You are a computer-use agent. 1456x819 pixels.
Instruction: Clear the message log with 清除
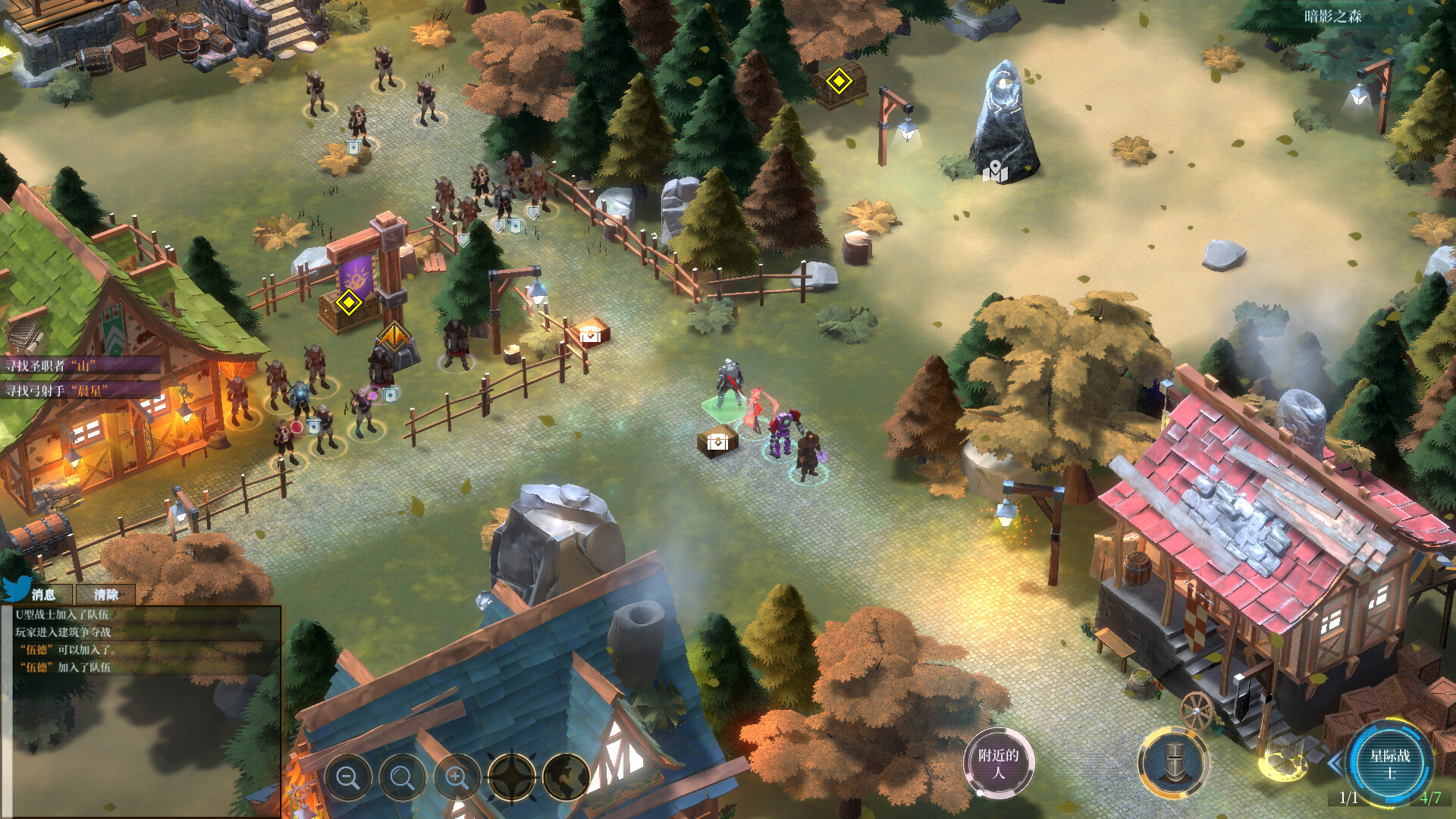click(x=106, y=595)
